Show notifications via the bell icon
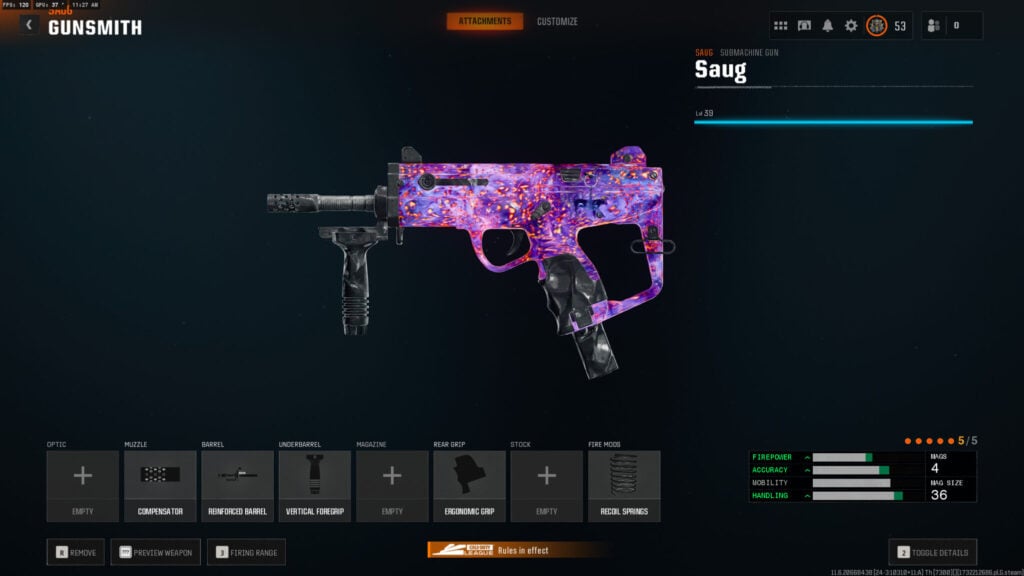 tap(828, 26)
